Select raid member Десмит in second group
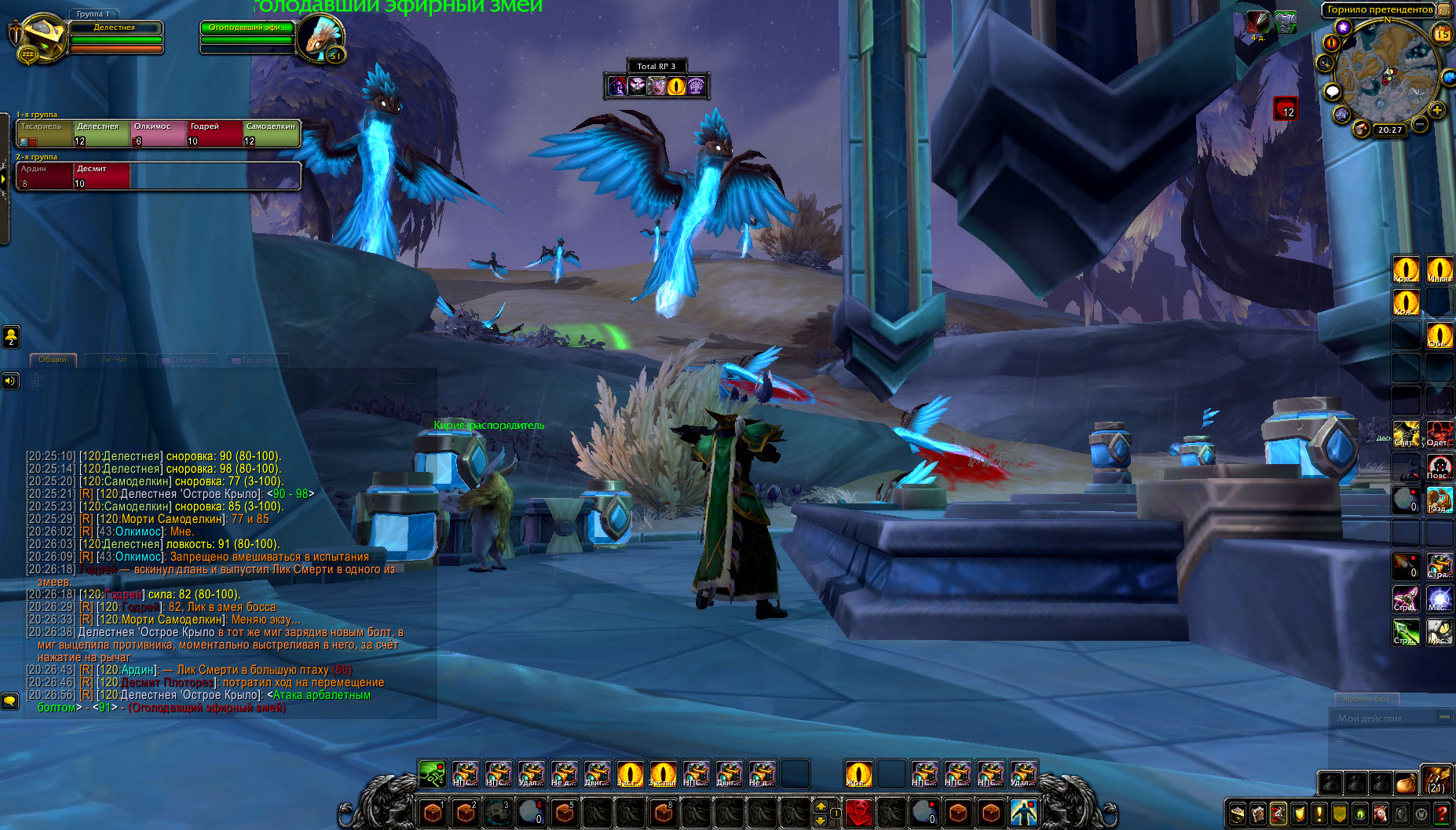 101,176
